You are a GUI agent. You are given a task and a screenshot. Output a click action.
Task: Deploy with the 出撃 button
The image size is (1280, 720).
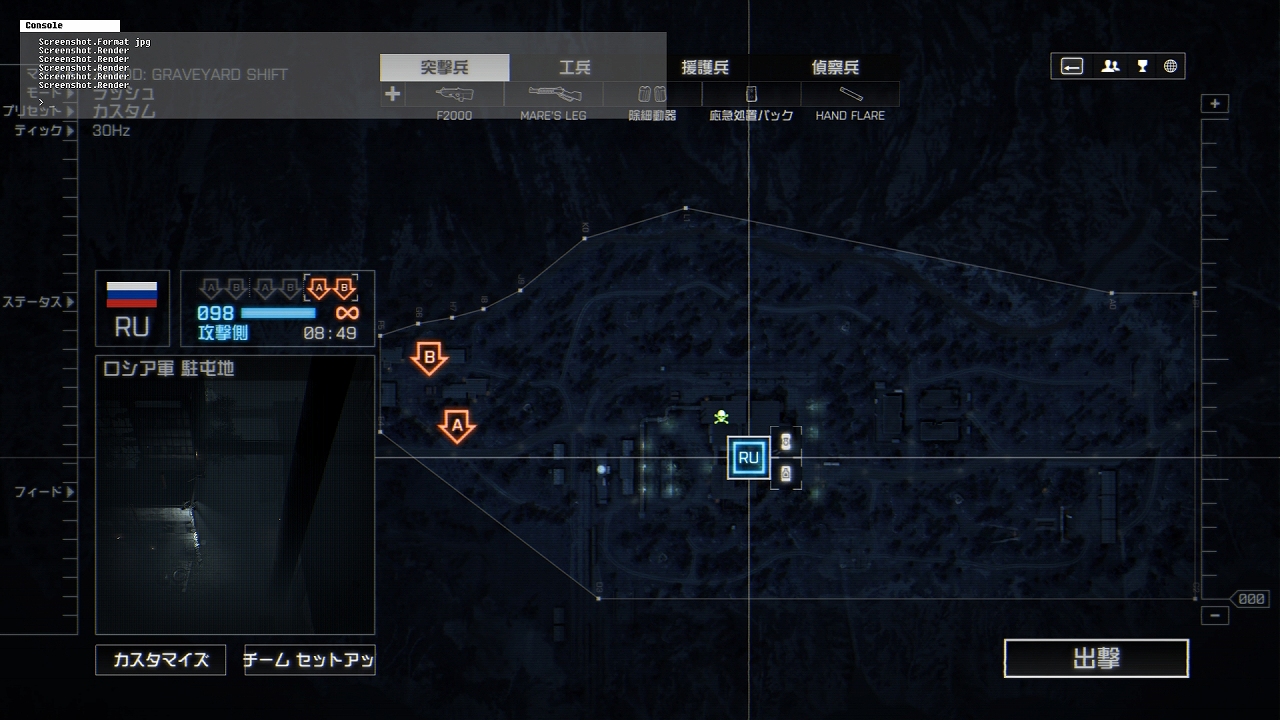pyautogui.click(x=1096, y=659)
